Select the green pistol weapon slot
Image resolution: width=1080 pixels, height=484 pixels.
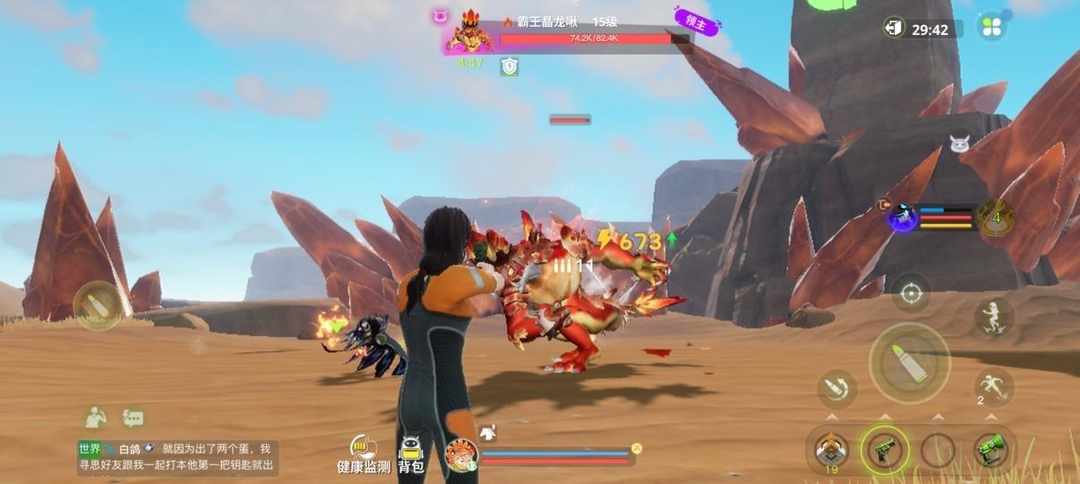[885, 450]
